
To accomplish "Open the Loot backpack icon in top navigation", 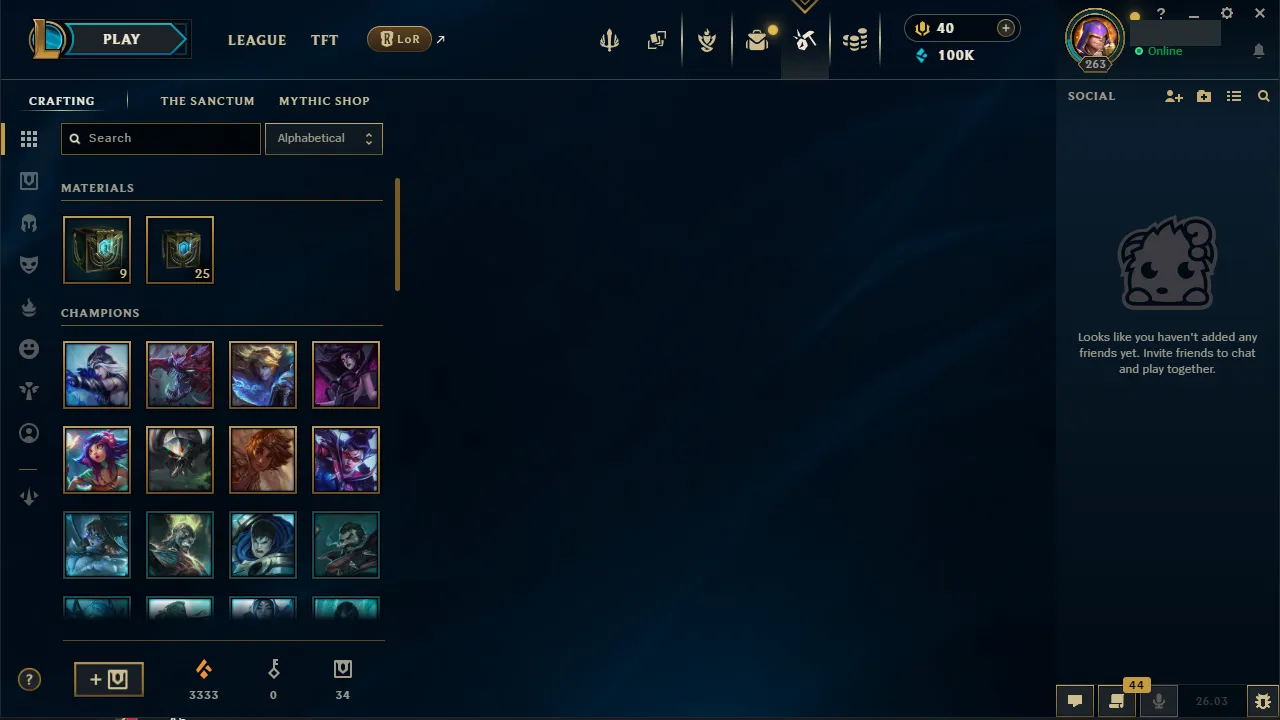I will tap(757, 40).
